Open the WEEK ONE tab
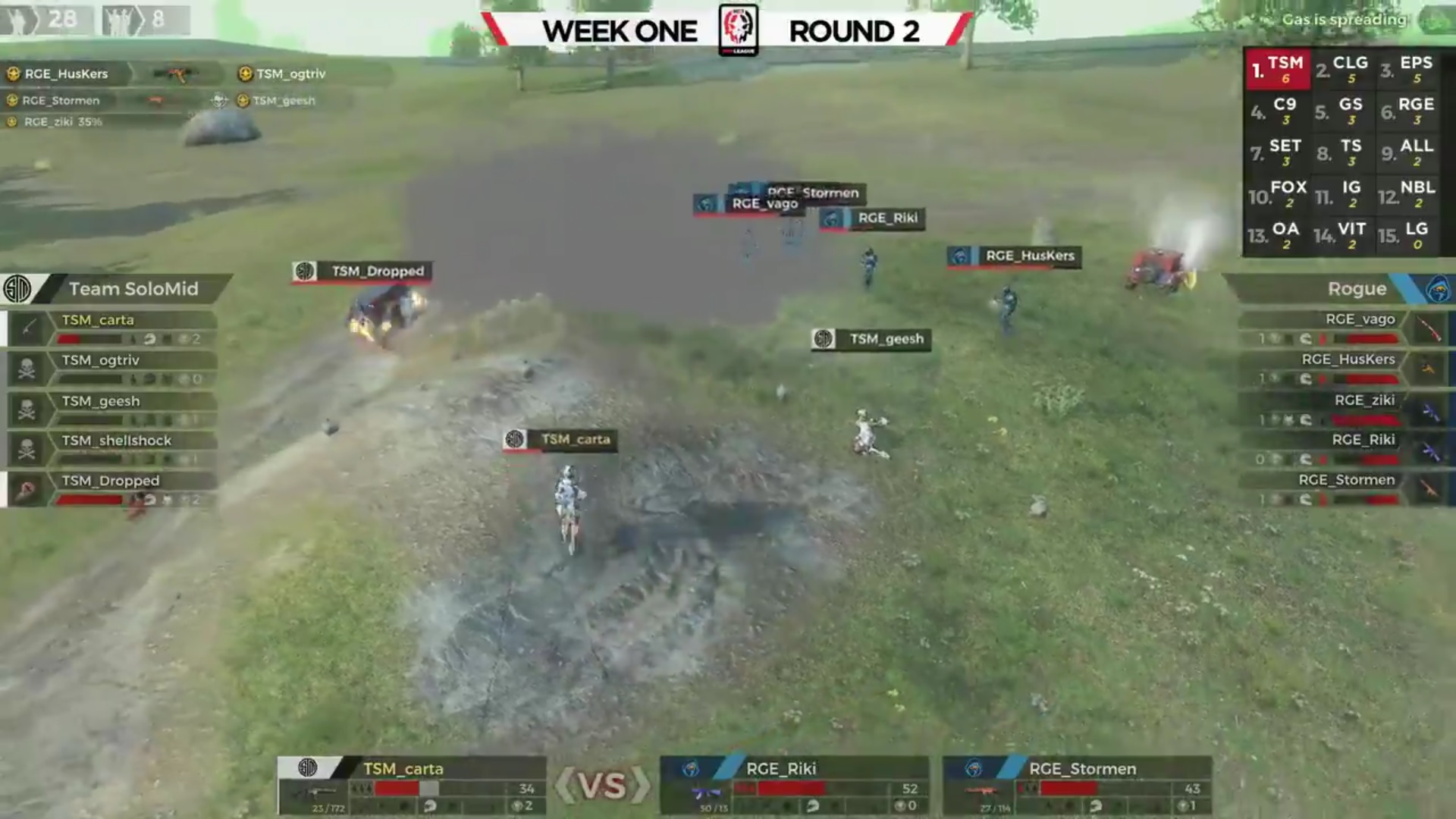1456x819 pixels. tap(620, 32)
